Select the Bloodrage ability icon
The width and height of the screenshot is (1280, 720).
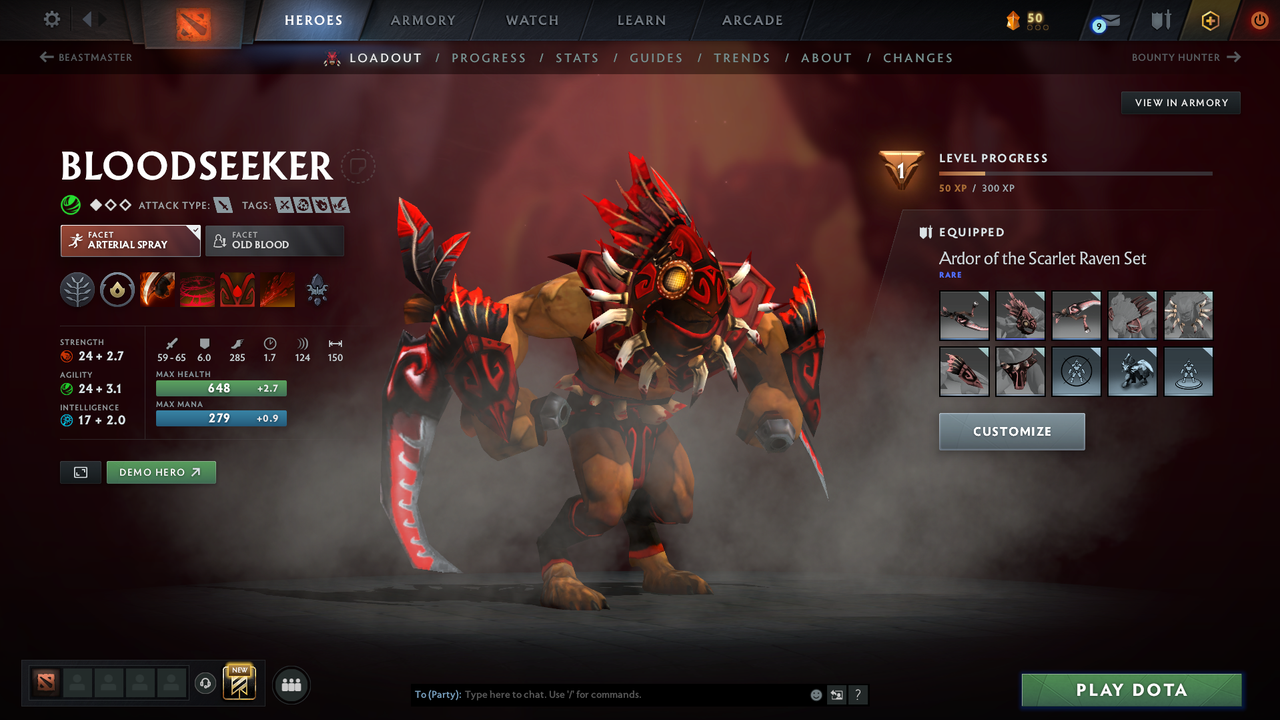157,290
